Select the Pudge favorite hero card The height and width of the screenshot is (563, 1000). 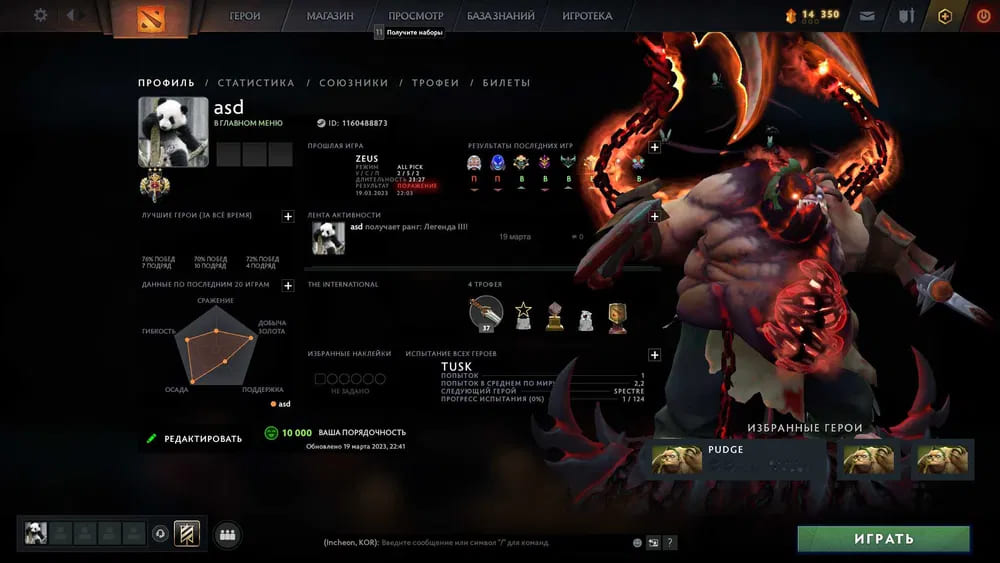click(736, 460)
